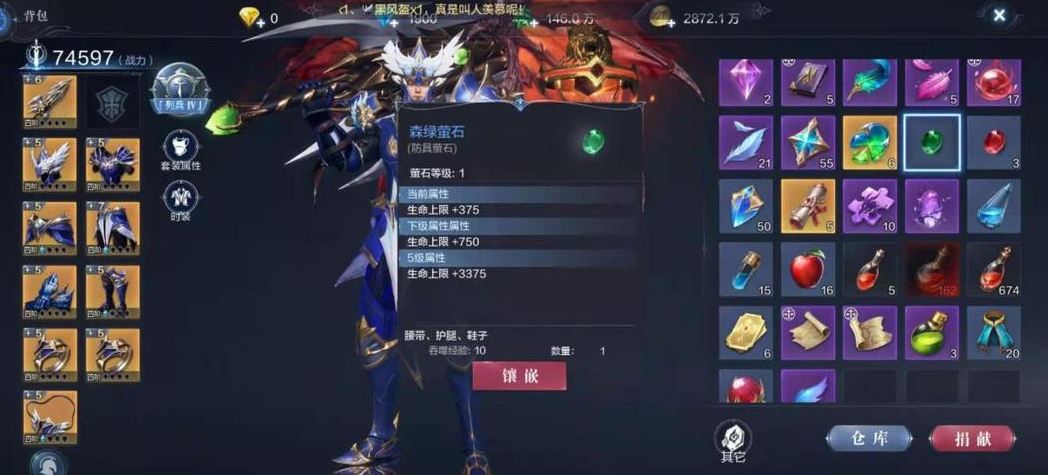This screenshot has height=475, width=1048.
Task: Click the 捐献 donate button
Action: tap(972, 438)
